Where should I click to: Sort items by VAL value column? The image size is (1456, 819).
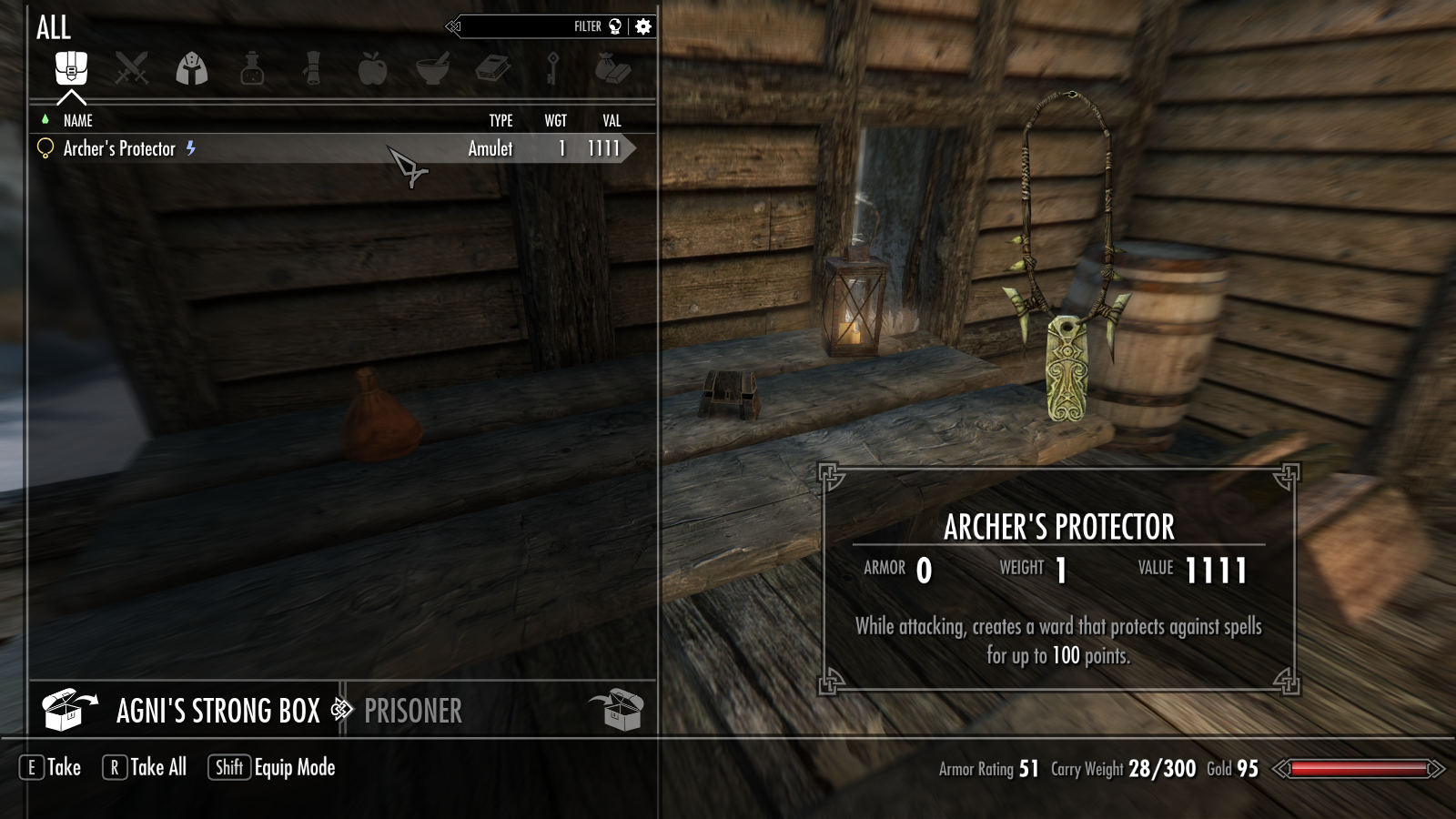click(x=612, y=120)
